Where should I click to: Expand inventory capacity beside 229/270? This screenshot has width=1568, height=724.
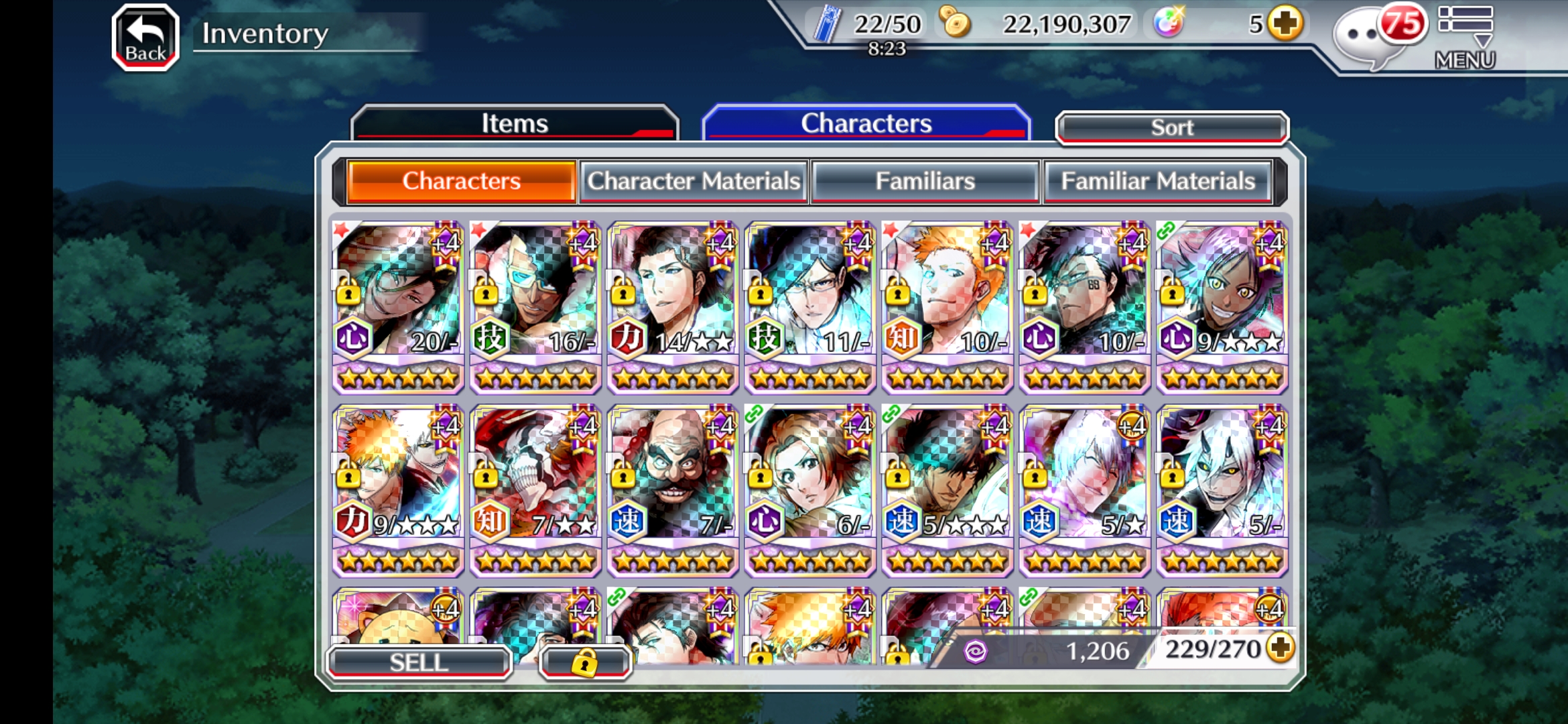[1281, 648]
